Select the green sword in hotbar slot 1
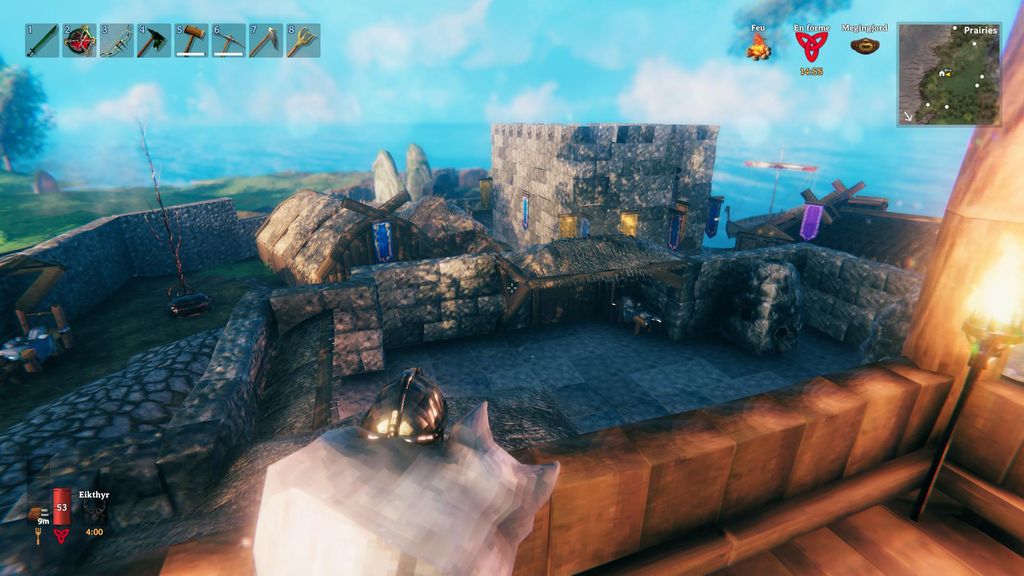 point(42,41)
